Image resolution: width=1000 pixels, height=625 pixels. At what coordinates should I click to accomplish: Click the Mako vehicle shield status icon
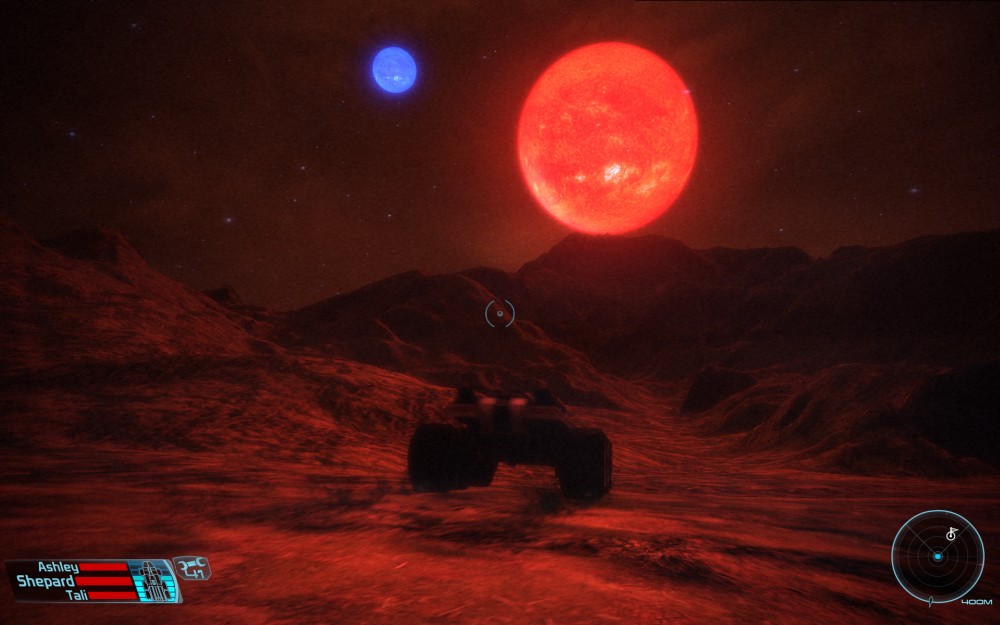point(152,580)
